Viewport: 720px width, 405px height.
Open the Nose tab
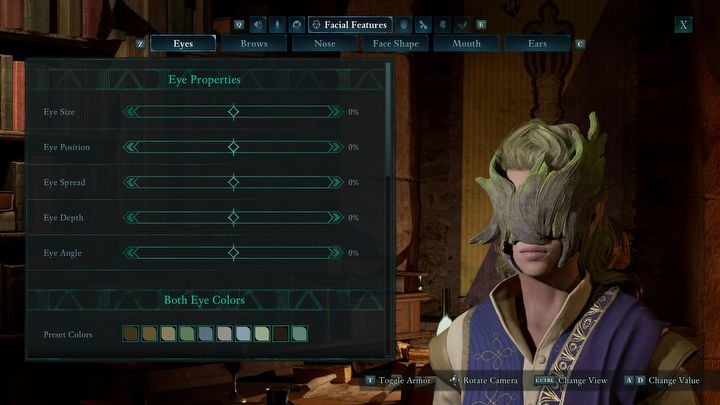(325, 44)
